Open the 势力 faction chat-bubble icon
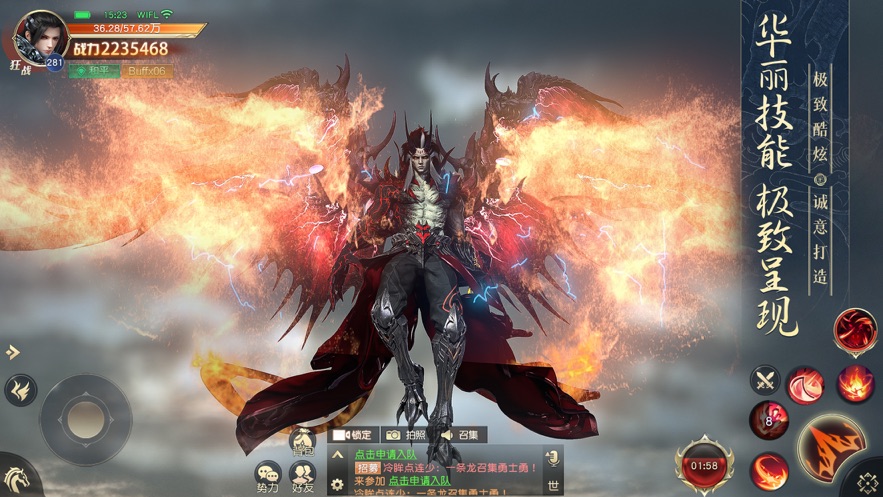This screenshot has height=497, width=883. pyautogui.click(x=268, y=476)
